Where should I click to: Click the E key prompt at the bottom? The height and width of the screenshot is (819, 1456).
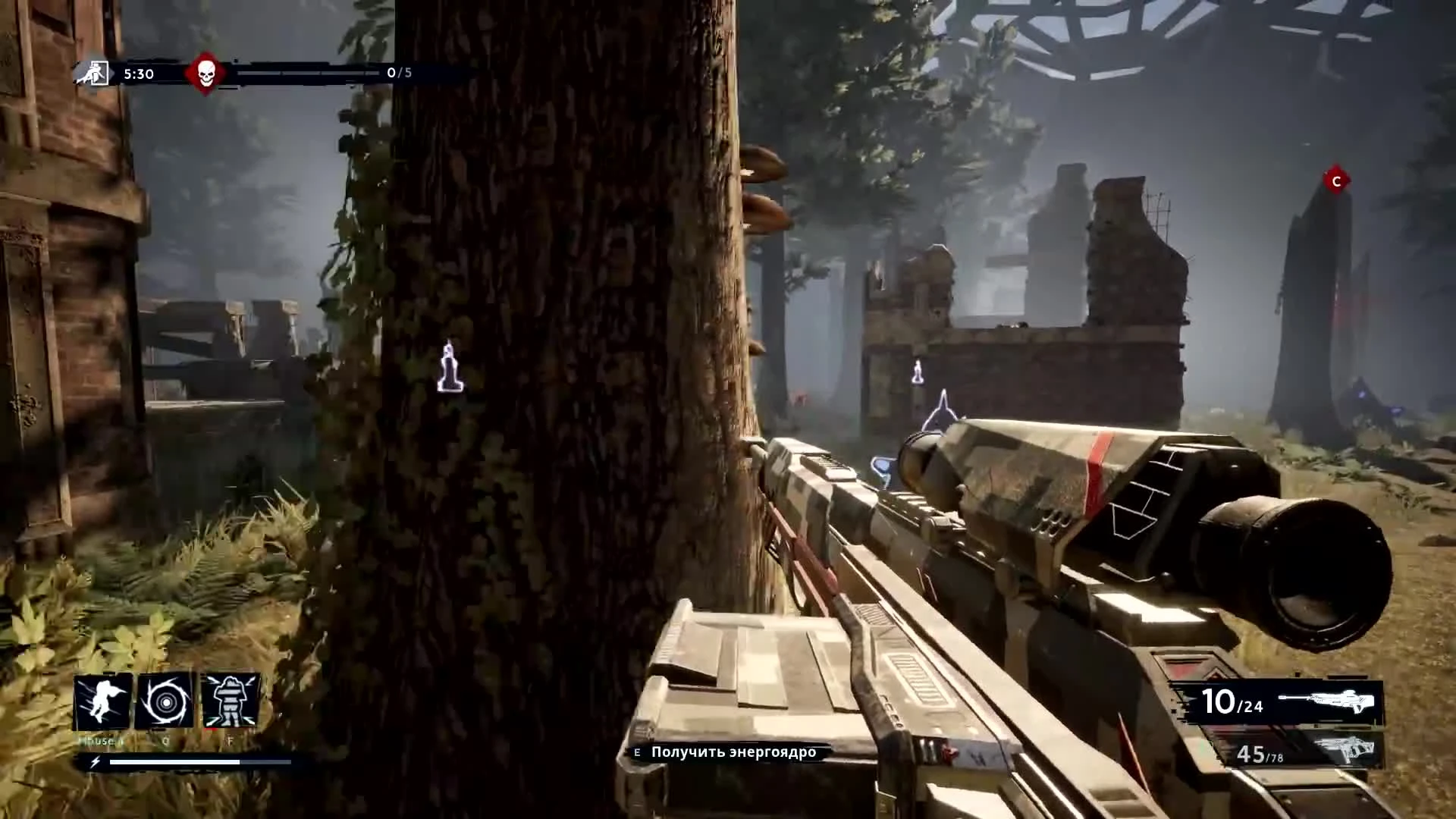[635, 753]
